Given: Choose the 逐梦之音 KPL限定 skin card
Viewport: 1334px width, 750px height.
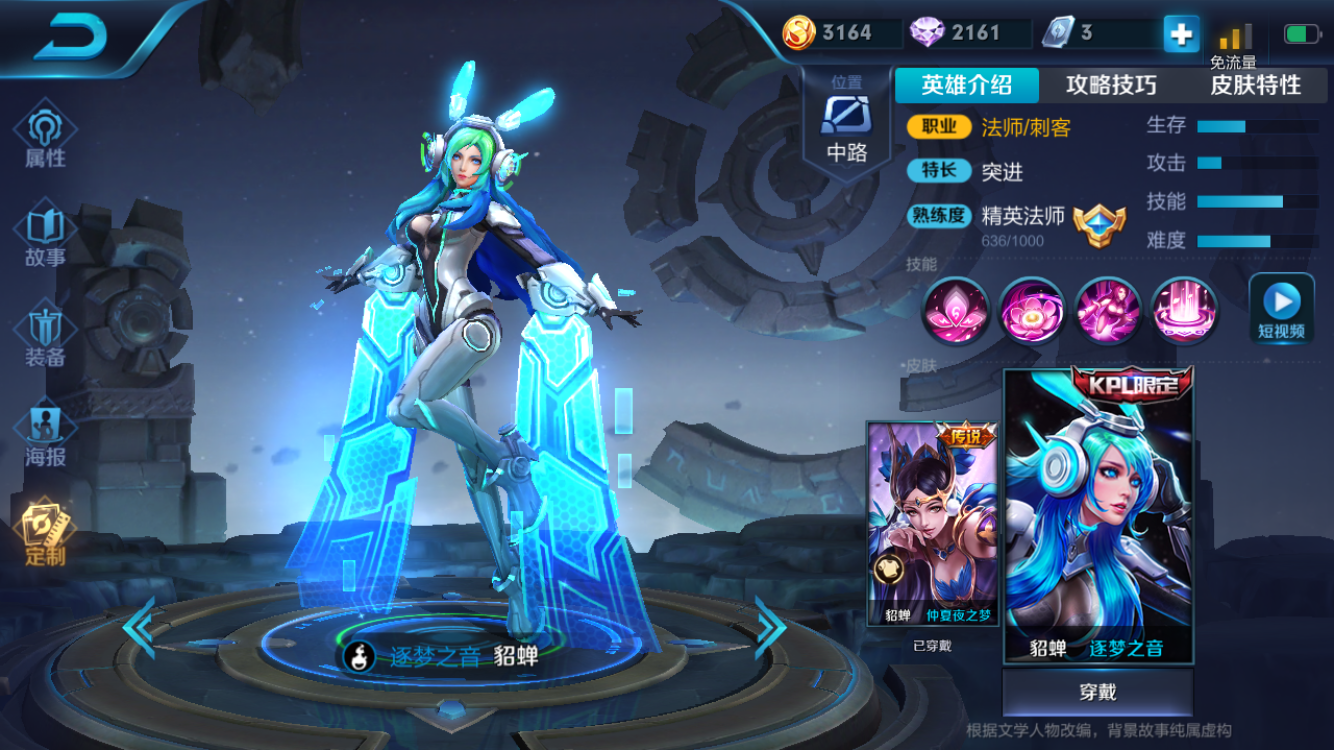Looking at the screenshot, I should point(1098,515).
